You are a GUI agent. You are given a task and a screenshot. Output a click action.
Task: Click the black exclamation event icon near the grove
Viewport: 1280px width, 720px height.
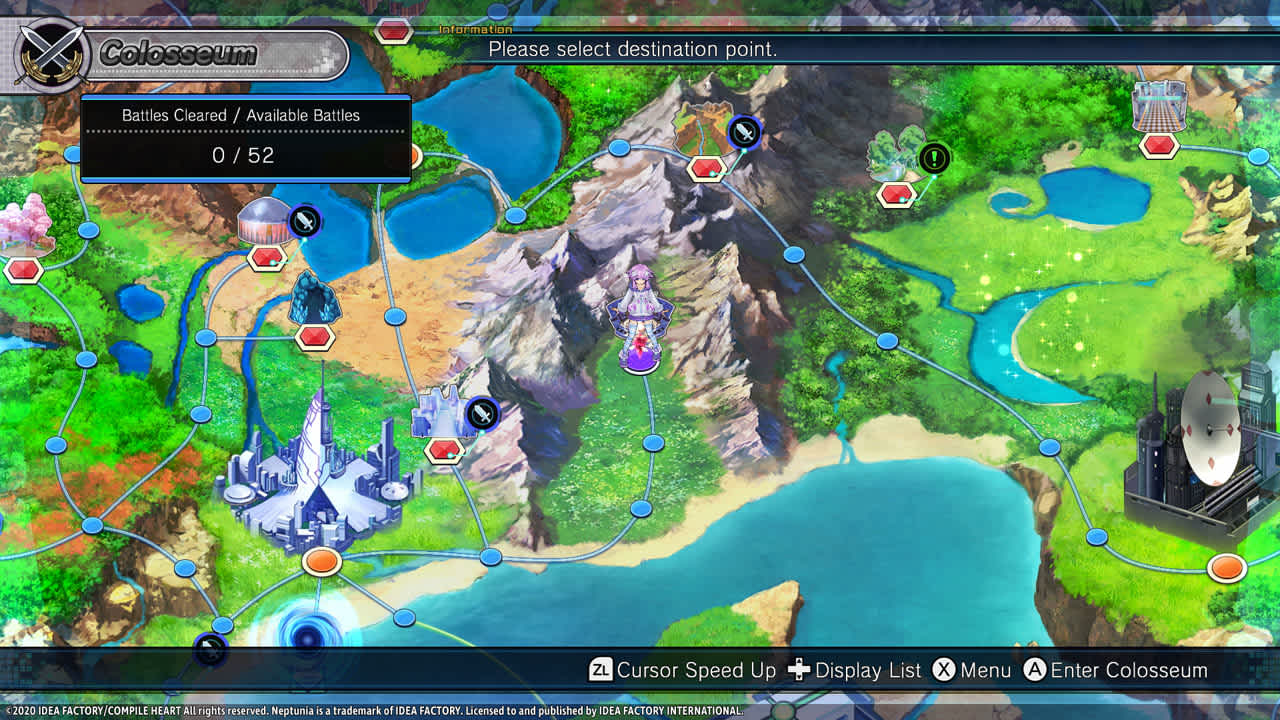click(933, 156)
